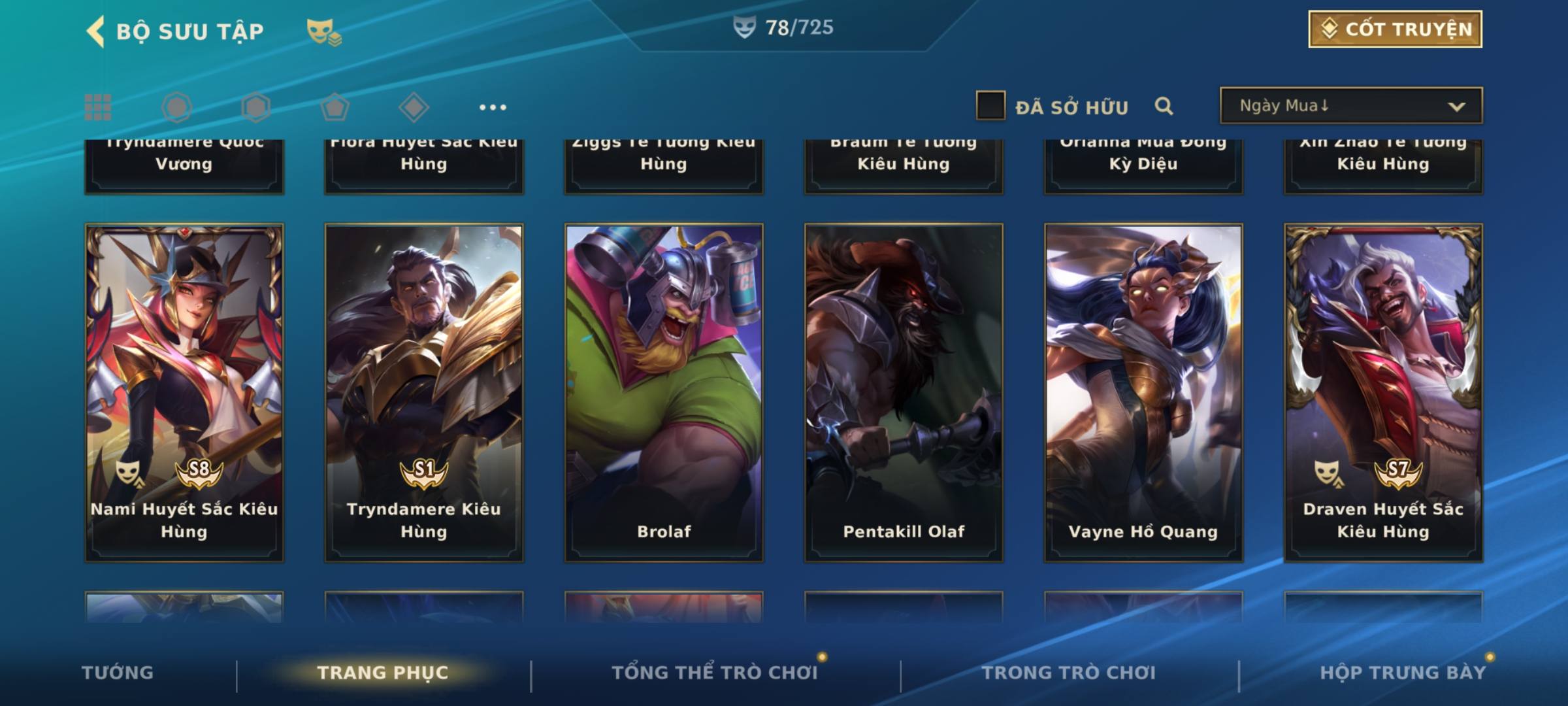Open the skin search magnifier
Viewport: 1568px width, 706px height.
[1164, 106]
